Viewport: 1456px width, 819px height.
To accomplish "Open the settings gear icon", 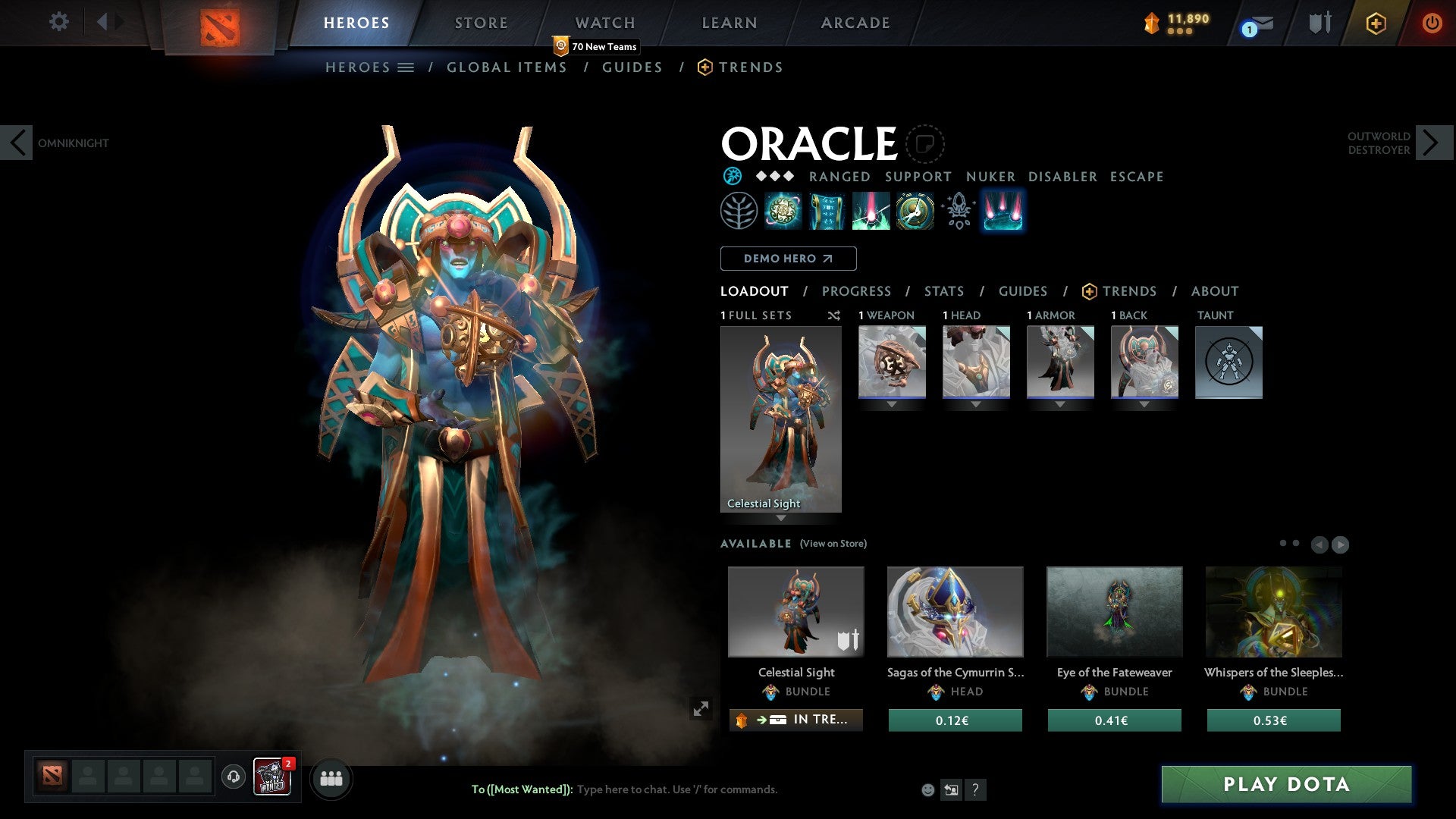I will [58, 22].
